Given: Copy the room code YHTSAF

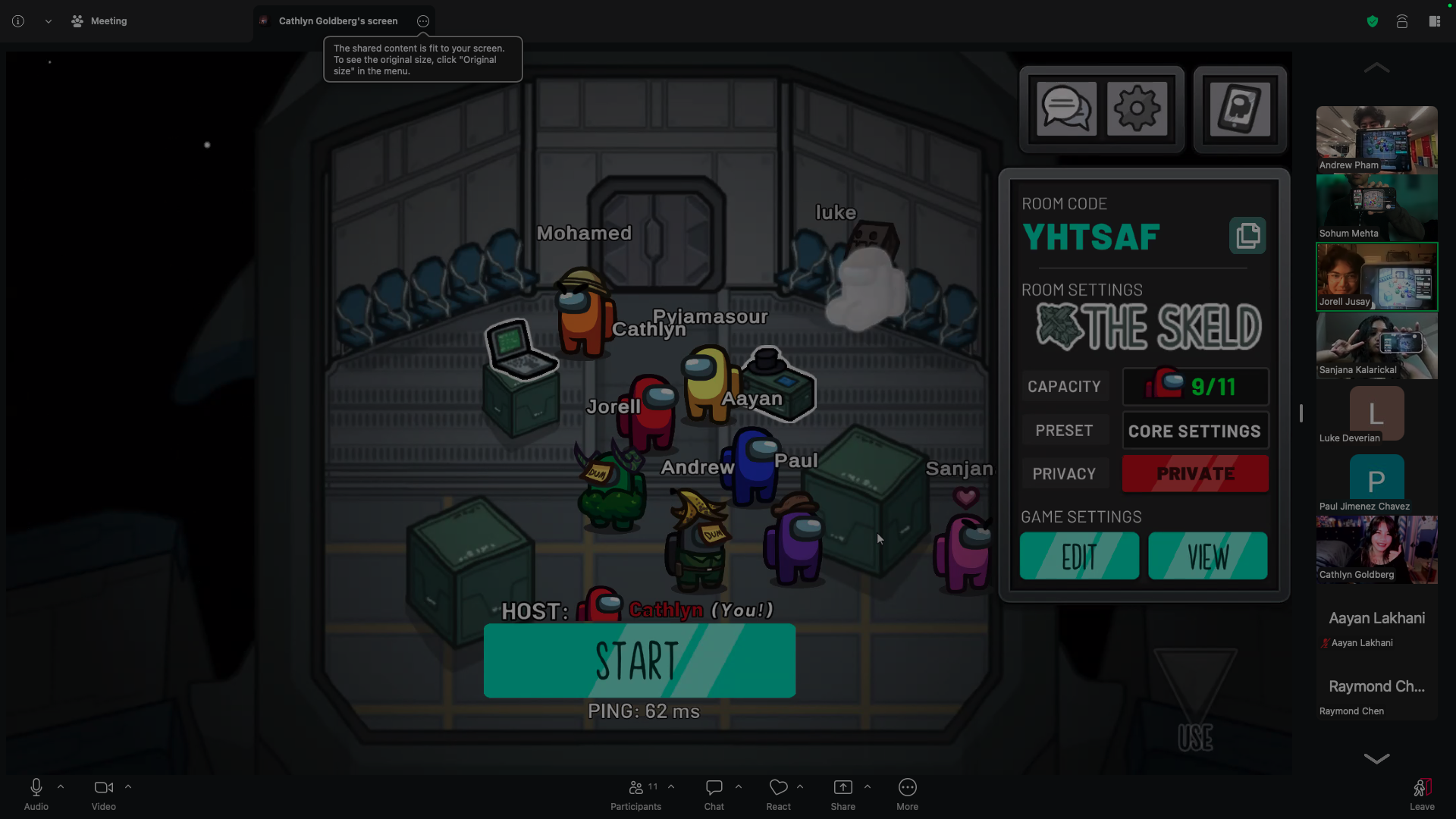Looking at the screenshot, I should [1247, 236].
